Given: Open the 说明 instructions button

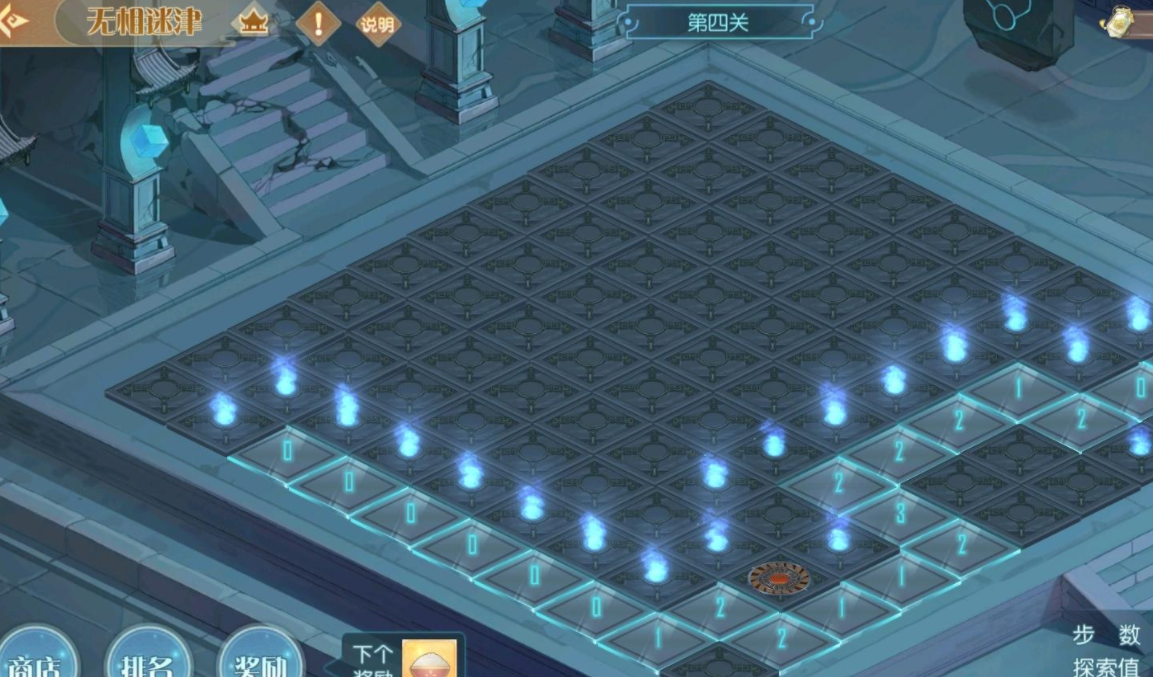Looking at the screenshot, I should pyautogui.click(x=378, y=24).
